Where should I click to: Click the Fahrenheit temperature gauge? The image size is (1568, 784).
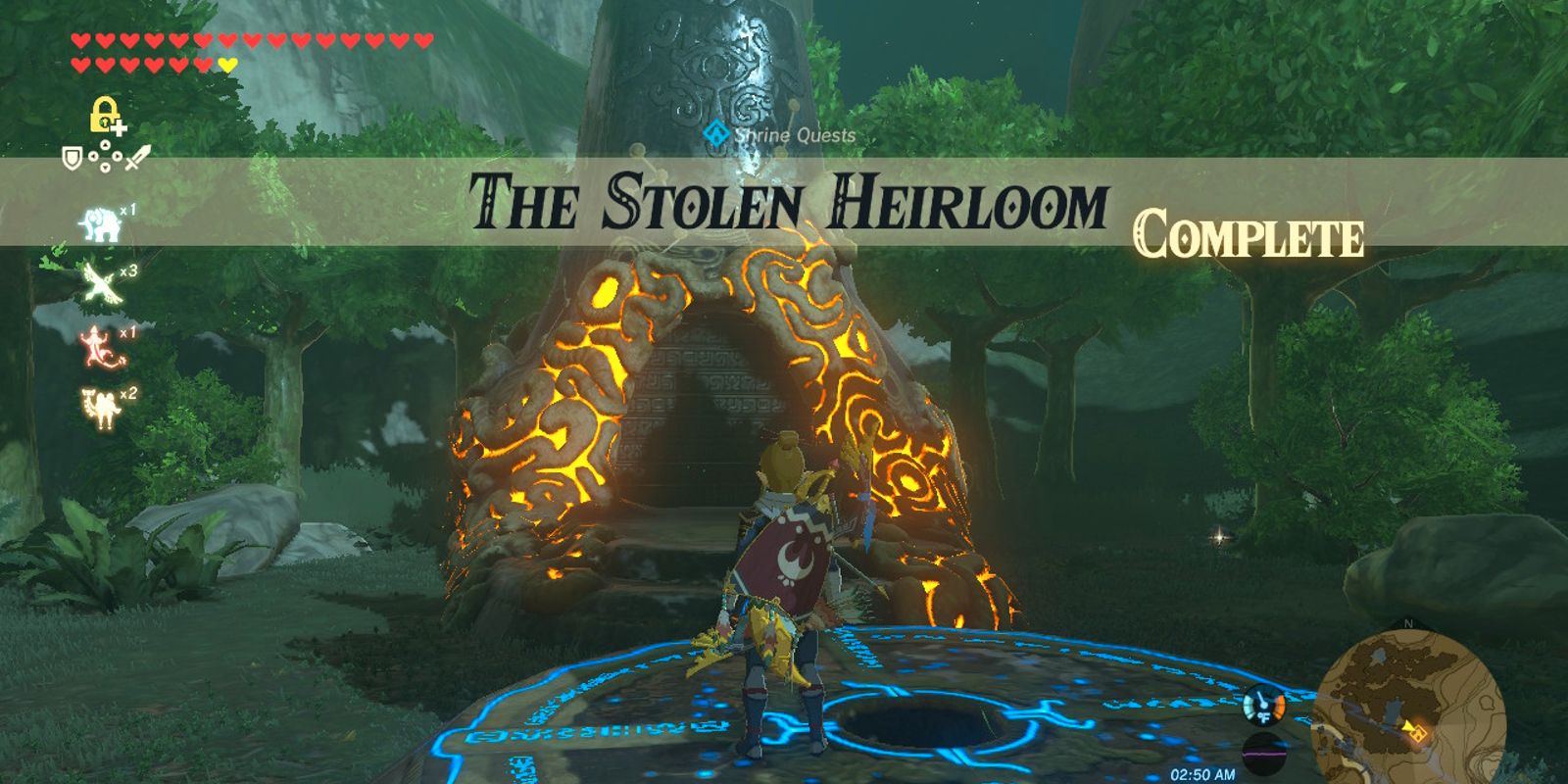1263,707
